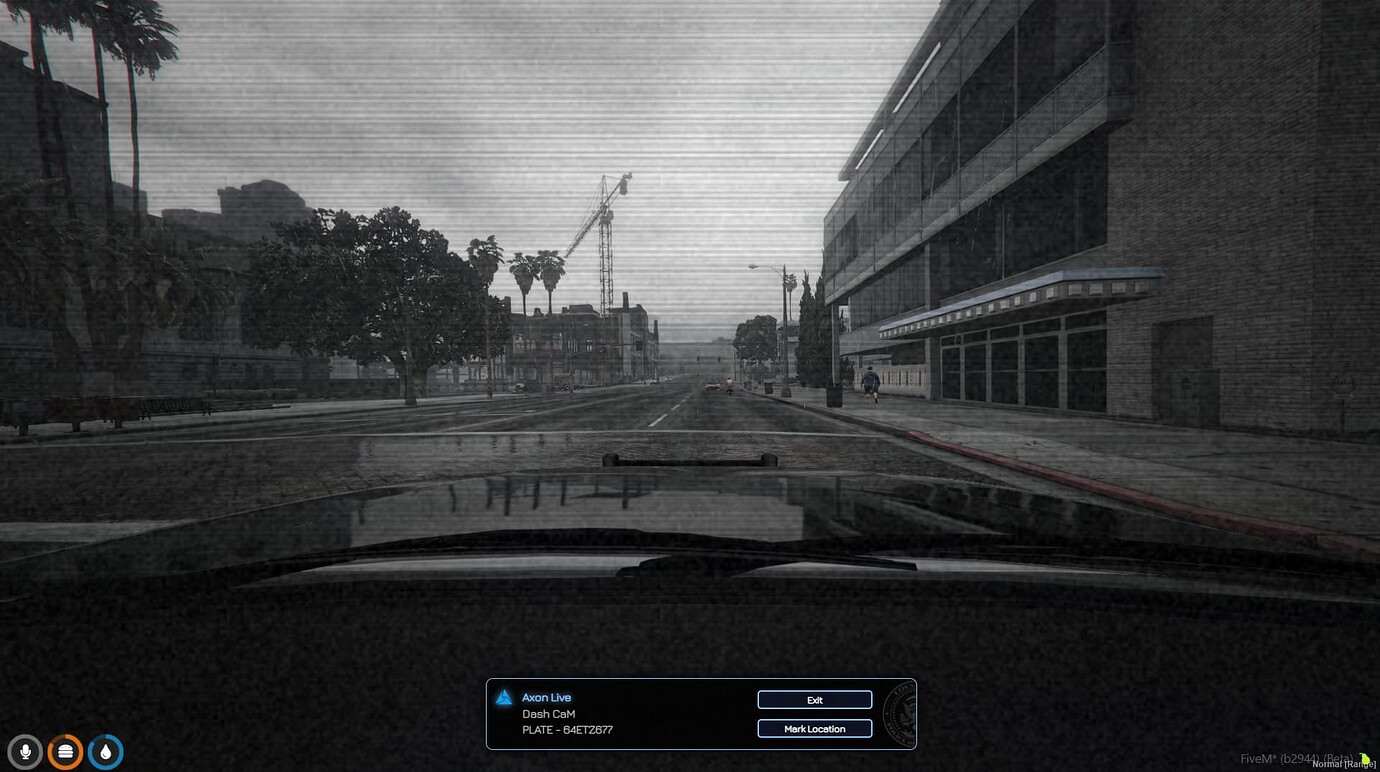Expand the thirst status ring details
The height and width of the screenshot is (772, 1380).
(105, 751)
